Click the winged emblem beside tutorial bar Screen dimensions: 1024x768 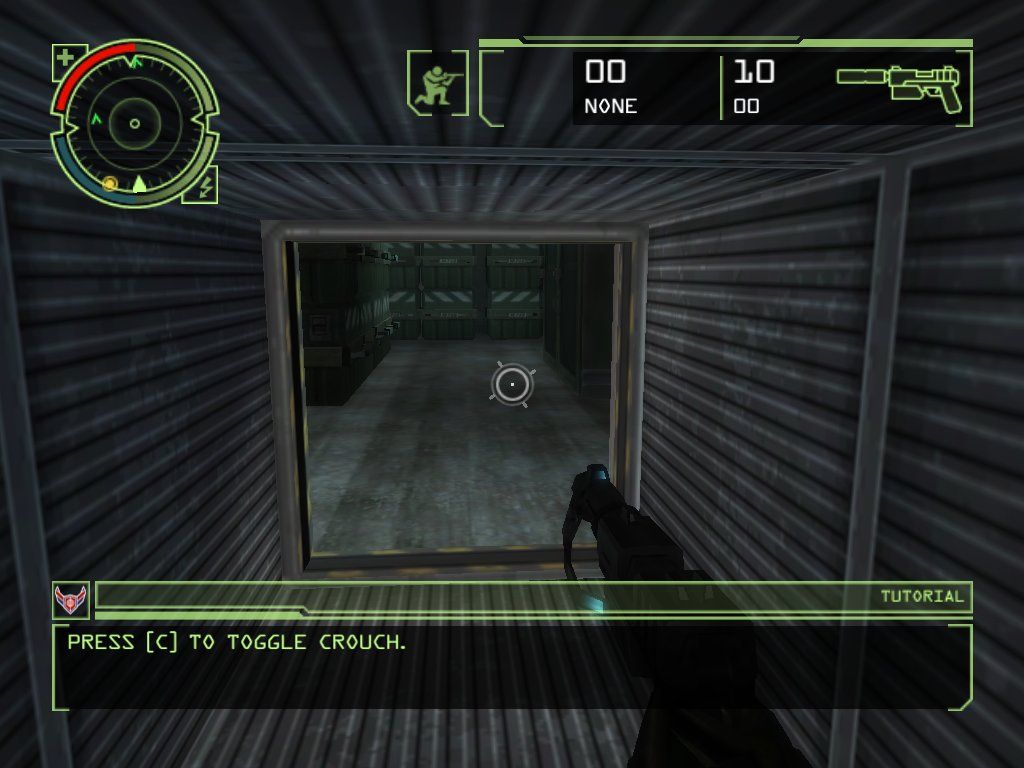(x=70, y=599)
